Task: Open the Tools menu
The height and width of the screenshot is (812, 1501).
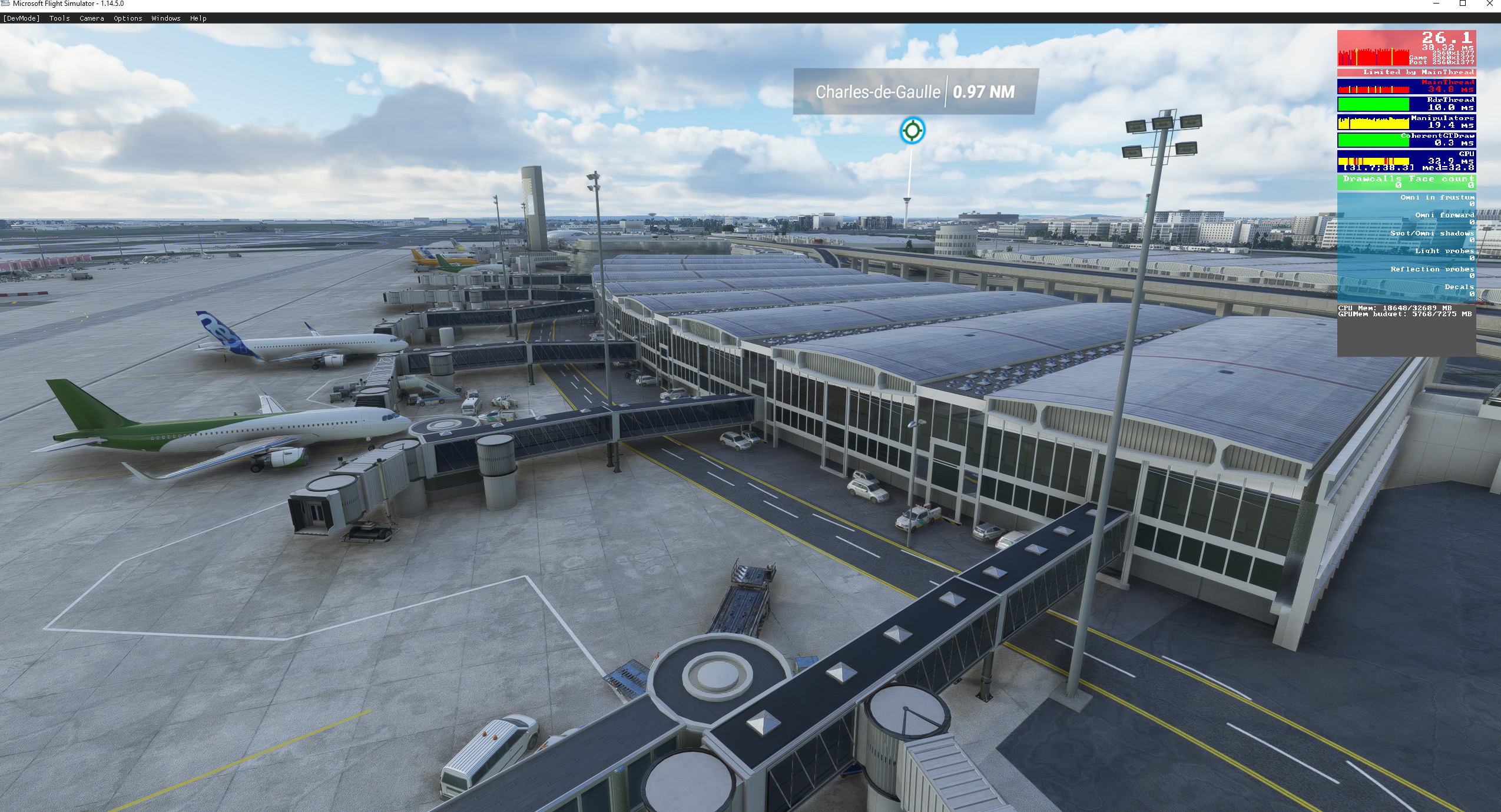Action: tap(59, 18)
